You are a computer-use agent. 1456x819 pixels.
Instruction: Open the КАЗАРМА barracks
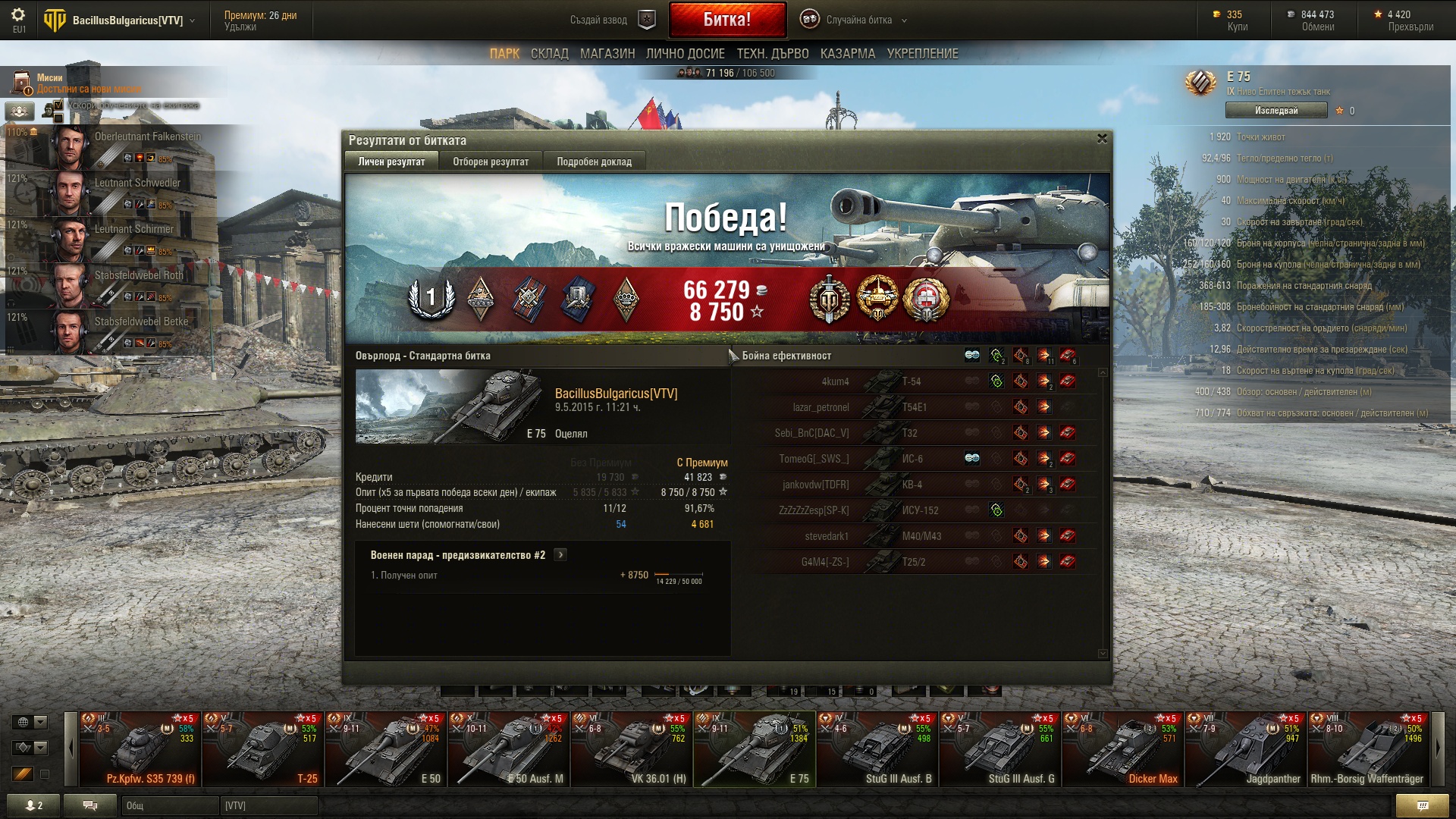pos(847,54)
